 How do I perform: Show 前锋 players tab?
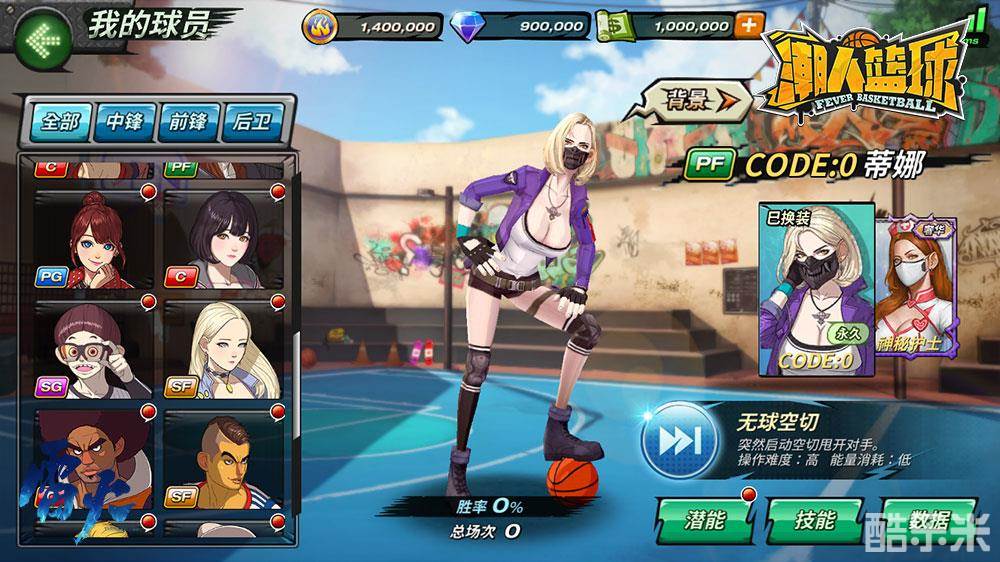188,122
